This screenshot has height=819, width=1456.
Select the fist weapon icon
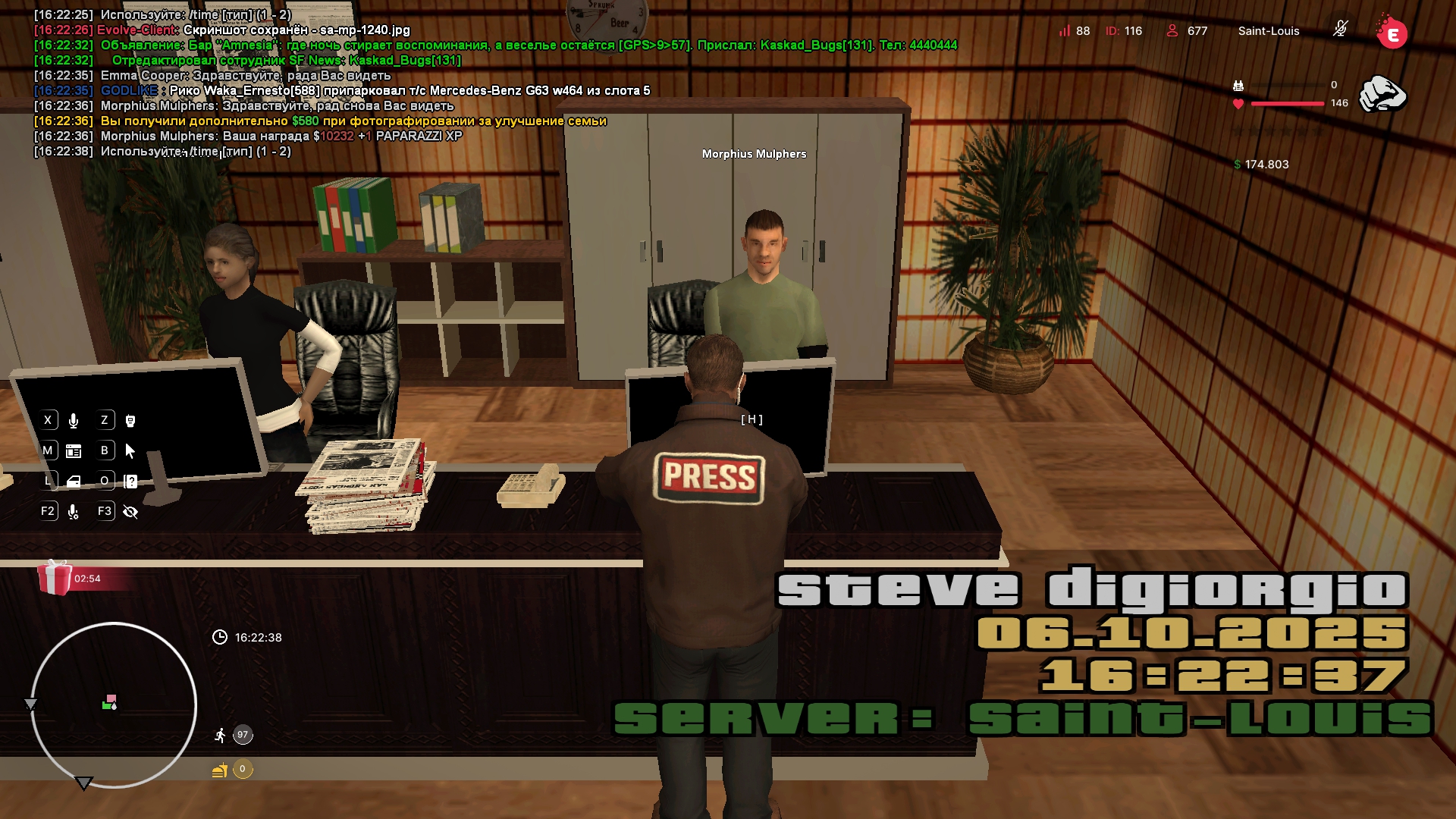1382,94
